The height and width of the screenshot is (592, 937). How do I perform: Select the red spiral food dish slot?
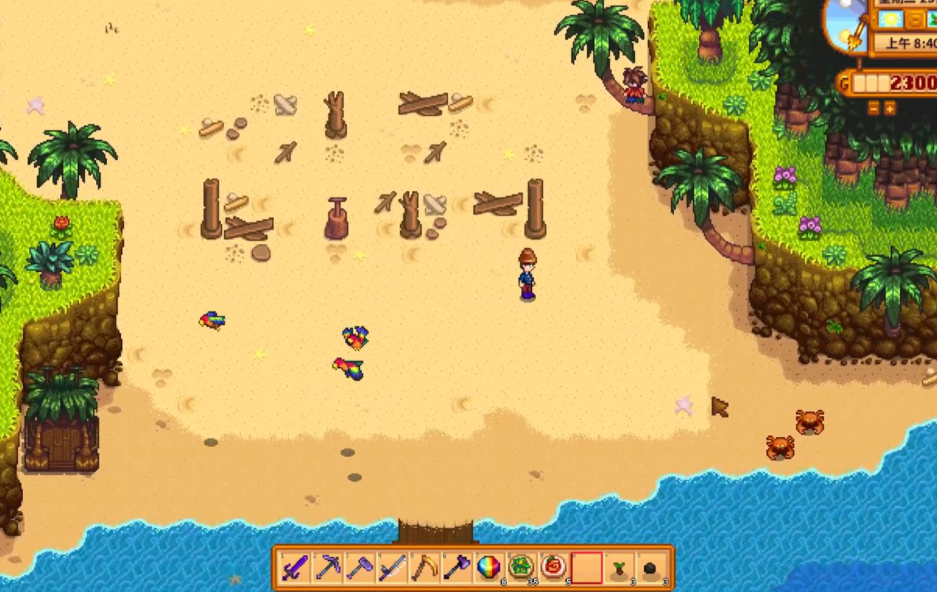(x=553, y=567)
